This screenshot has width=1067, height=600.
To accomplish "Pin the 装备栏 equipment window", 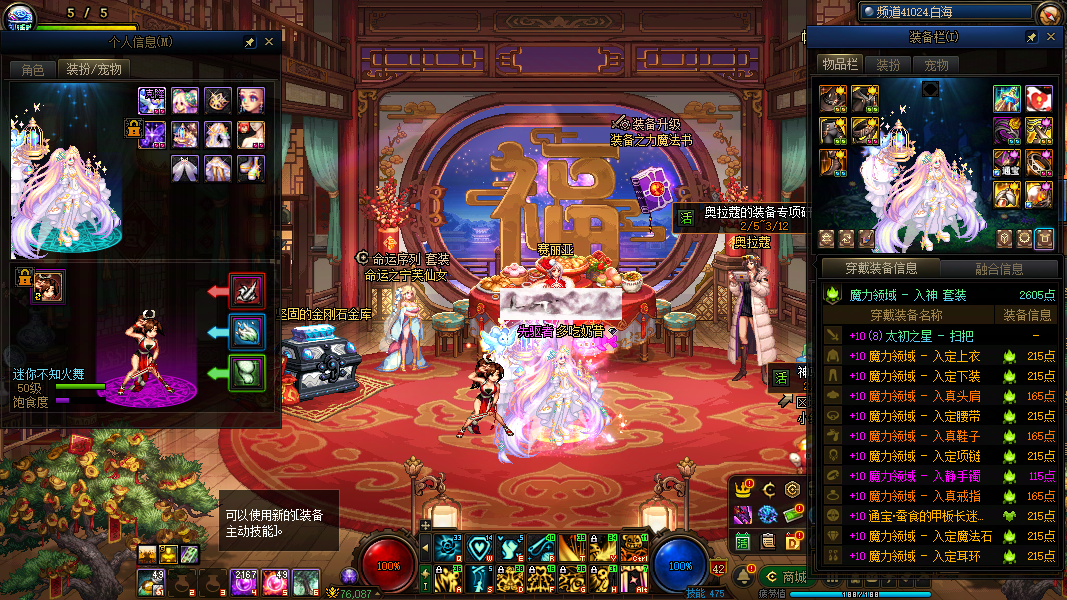I will tap(1032, 37).
